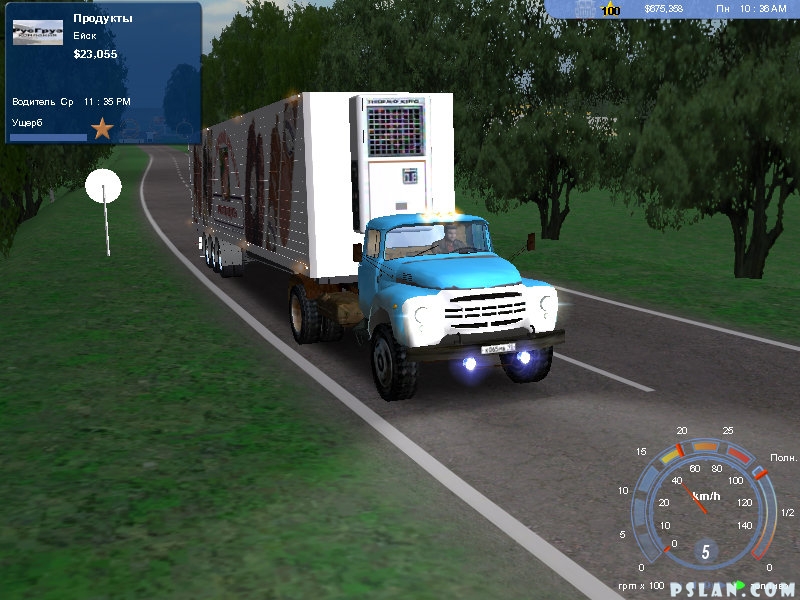Click the cargo company logo thumbnail
Screen dimensions: 800x600
pos(38,34)
